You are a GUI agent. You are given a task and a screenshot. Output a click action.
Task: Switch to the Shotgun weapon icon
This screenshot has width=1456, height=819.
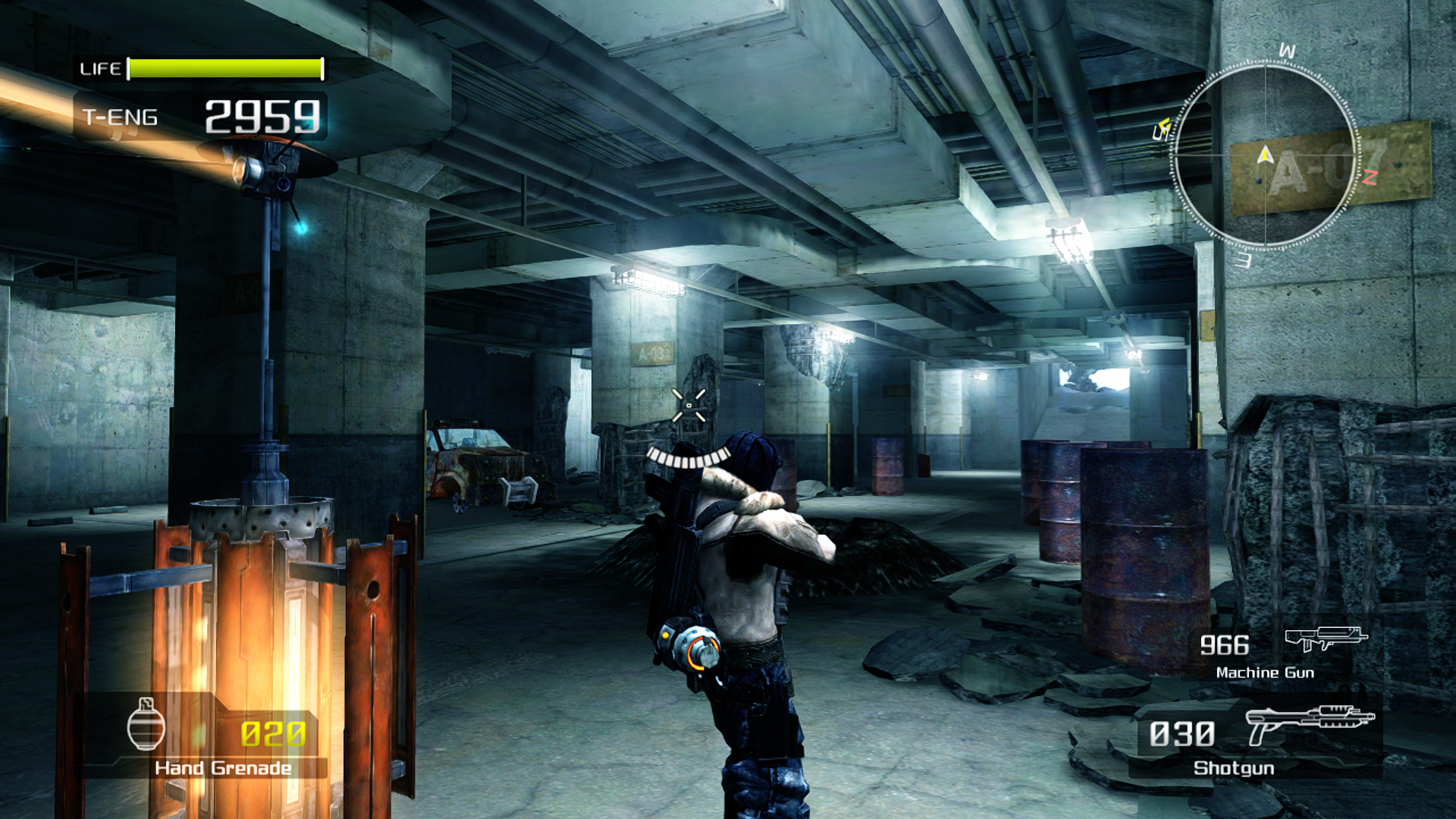coord(1309,723)
